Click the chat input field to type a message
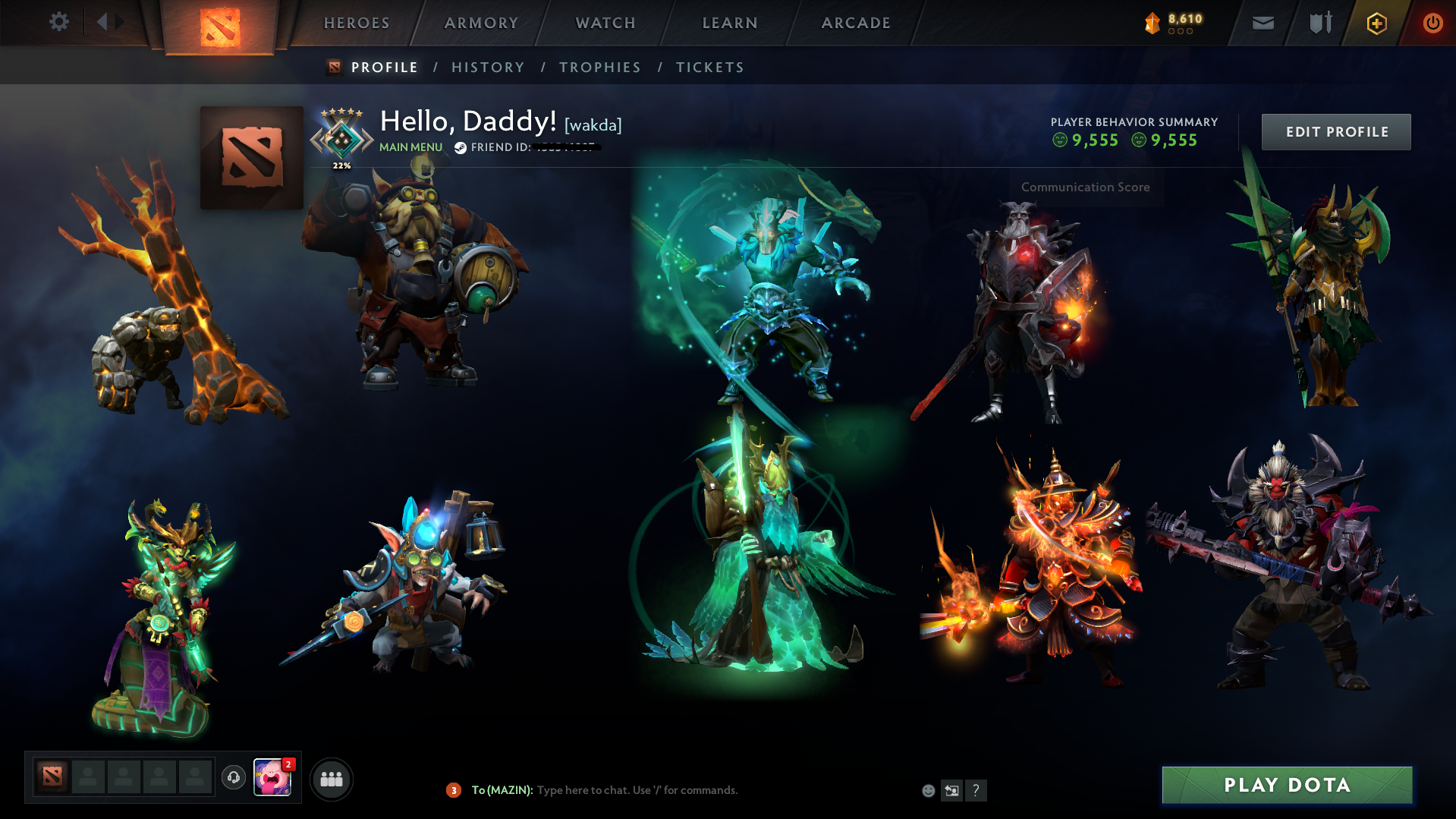The height and width of the screenshot is (819, 1456). [637, 790]
